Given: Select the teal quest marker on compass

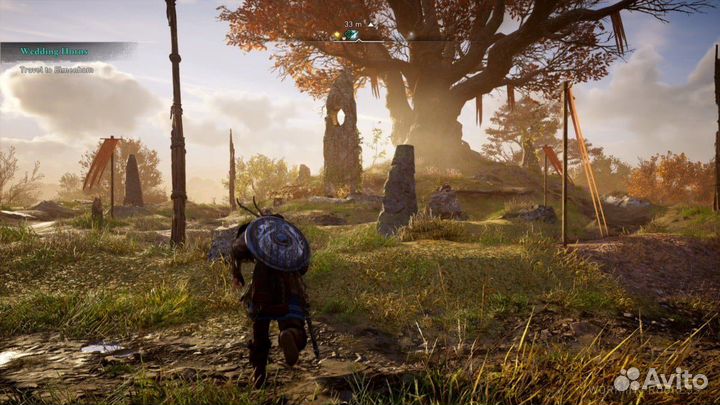Looking at the screenshot, I should (352, 35).
